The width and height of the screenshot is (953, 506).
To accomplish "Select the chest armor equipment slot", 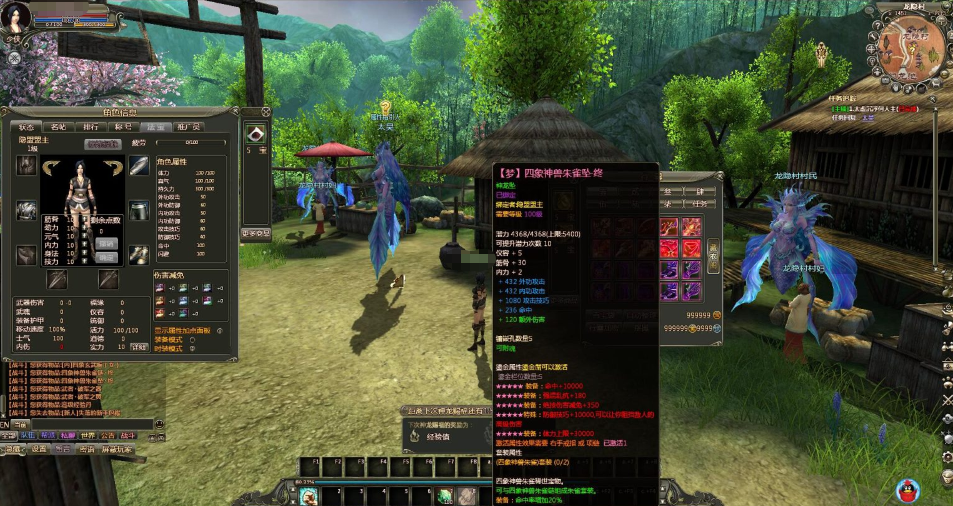I will tap(27, 211).
